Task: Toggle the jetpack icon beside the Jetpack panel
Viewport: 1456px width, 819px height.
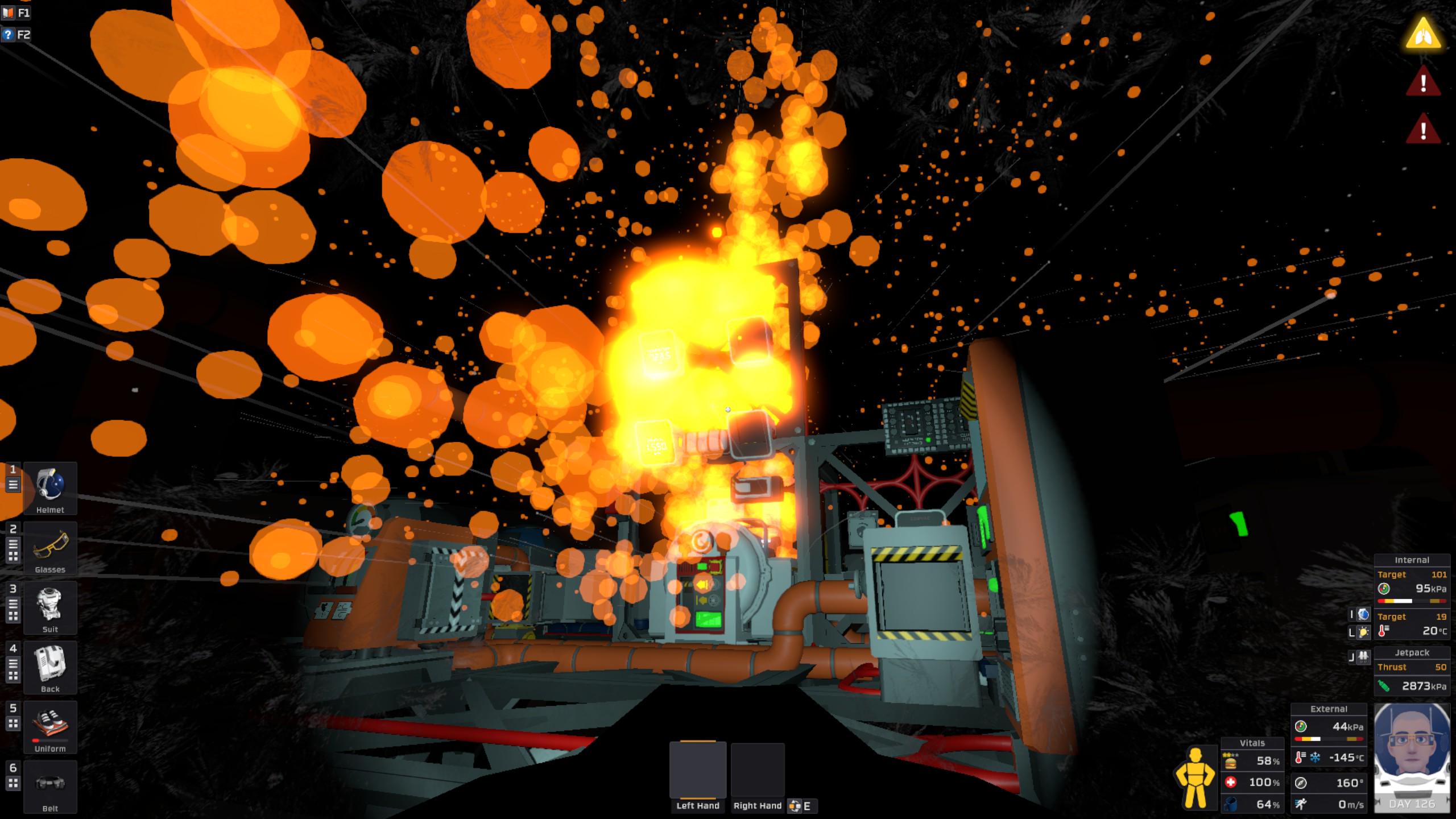Action: click(x=1363, y=657)
